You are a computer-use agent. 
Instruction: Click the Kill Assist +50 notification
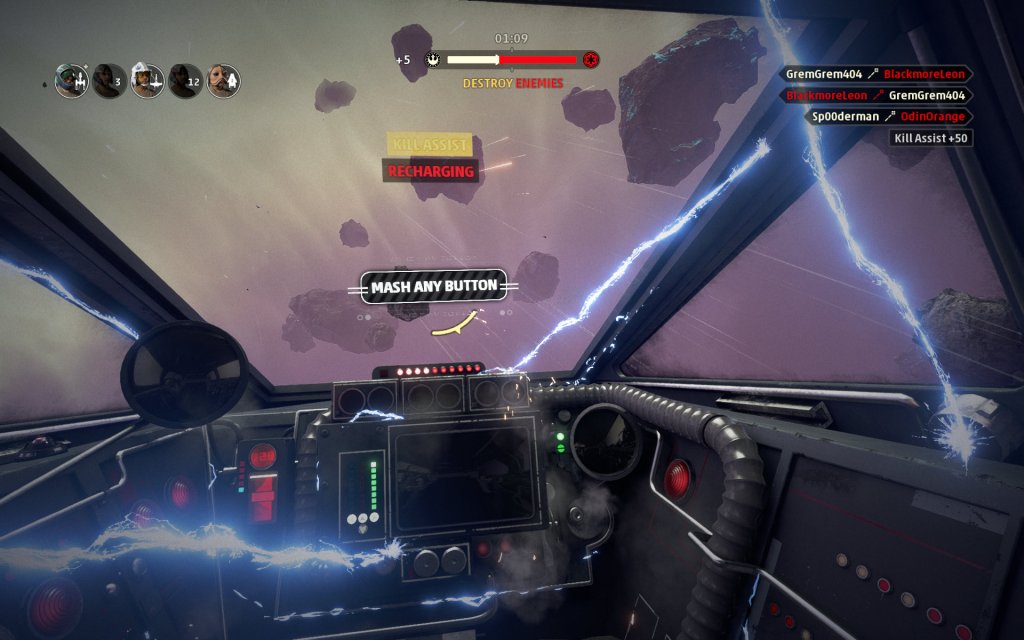point(931,138)
